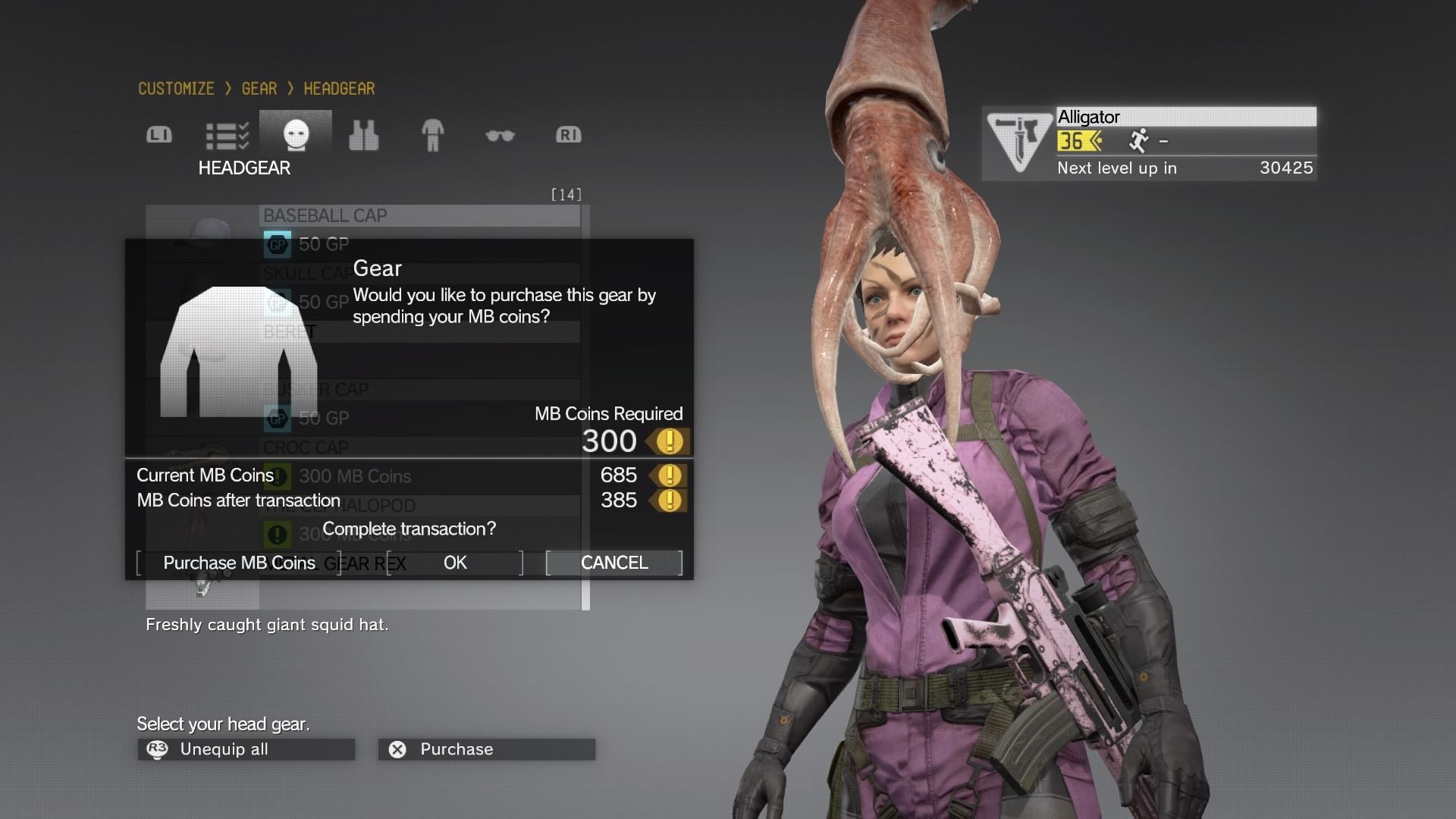Switch to the BERET list item
The height and width of the screenshot is (819, 1456).
(292, 331)
